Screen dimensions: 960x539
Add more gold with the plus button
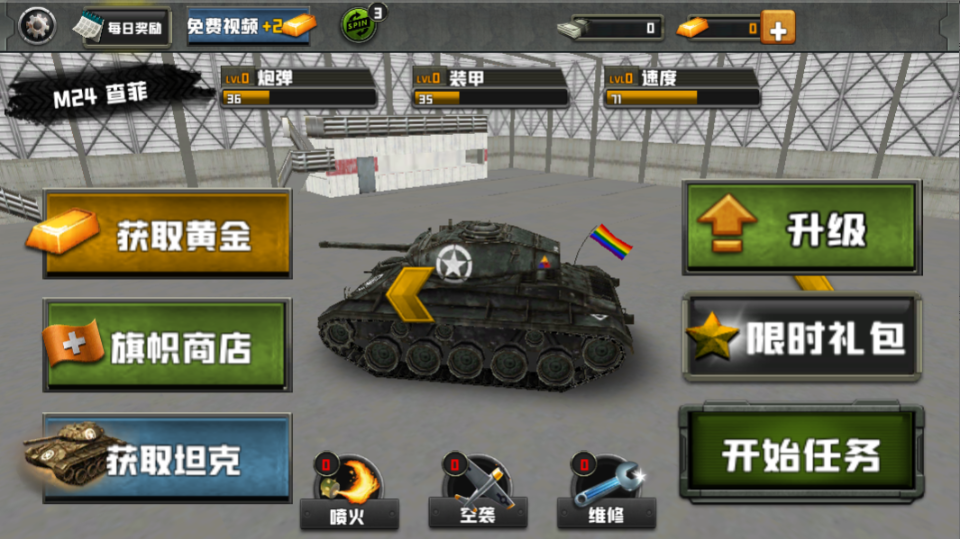click(778, 28)
